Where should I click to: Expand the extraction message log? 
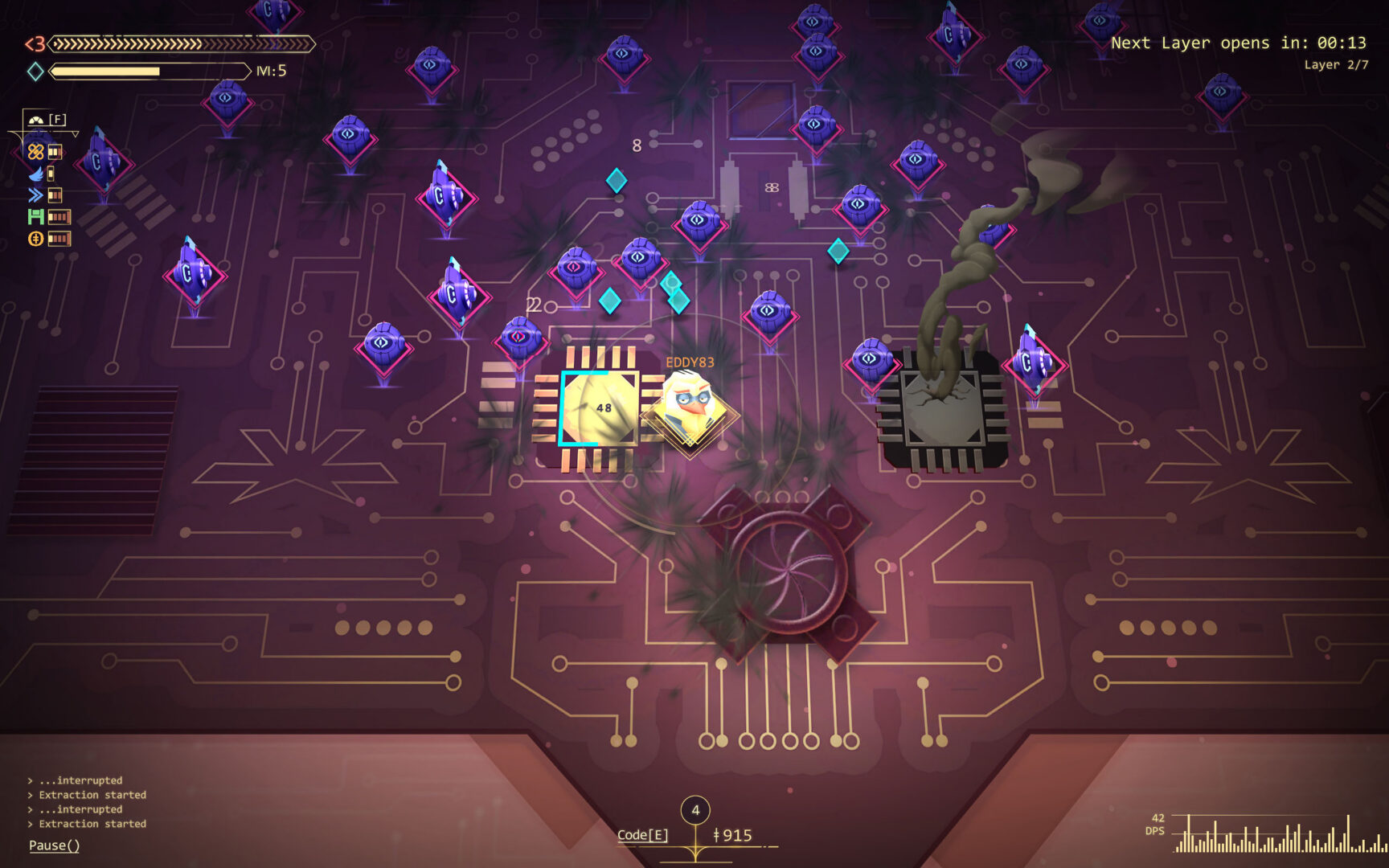coord(88,802)
